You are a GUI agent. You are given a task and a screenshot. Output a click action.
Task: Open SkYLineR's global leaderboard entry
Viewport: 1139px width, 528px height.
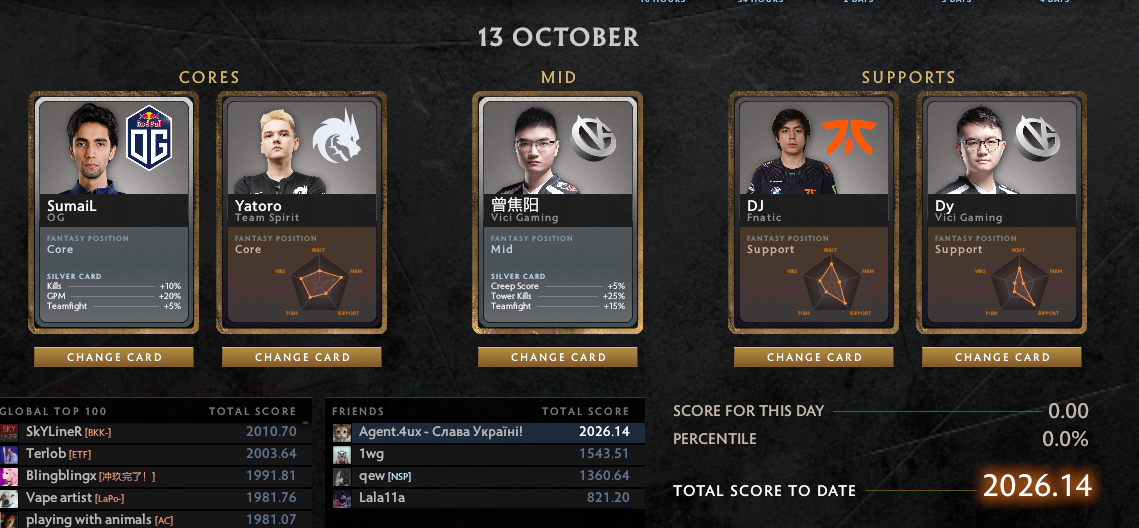(x=150, y=432)
